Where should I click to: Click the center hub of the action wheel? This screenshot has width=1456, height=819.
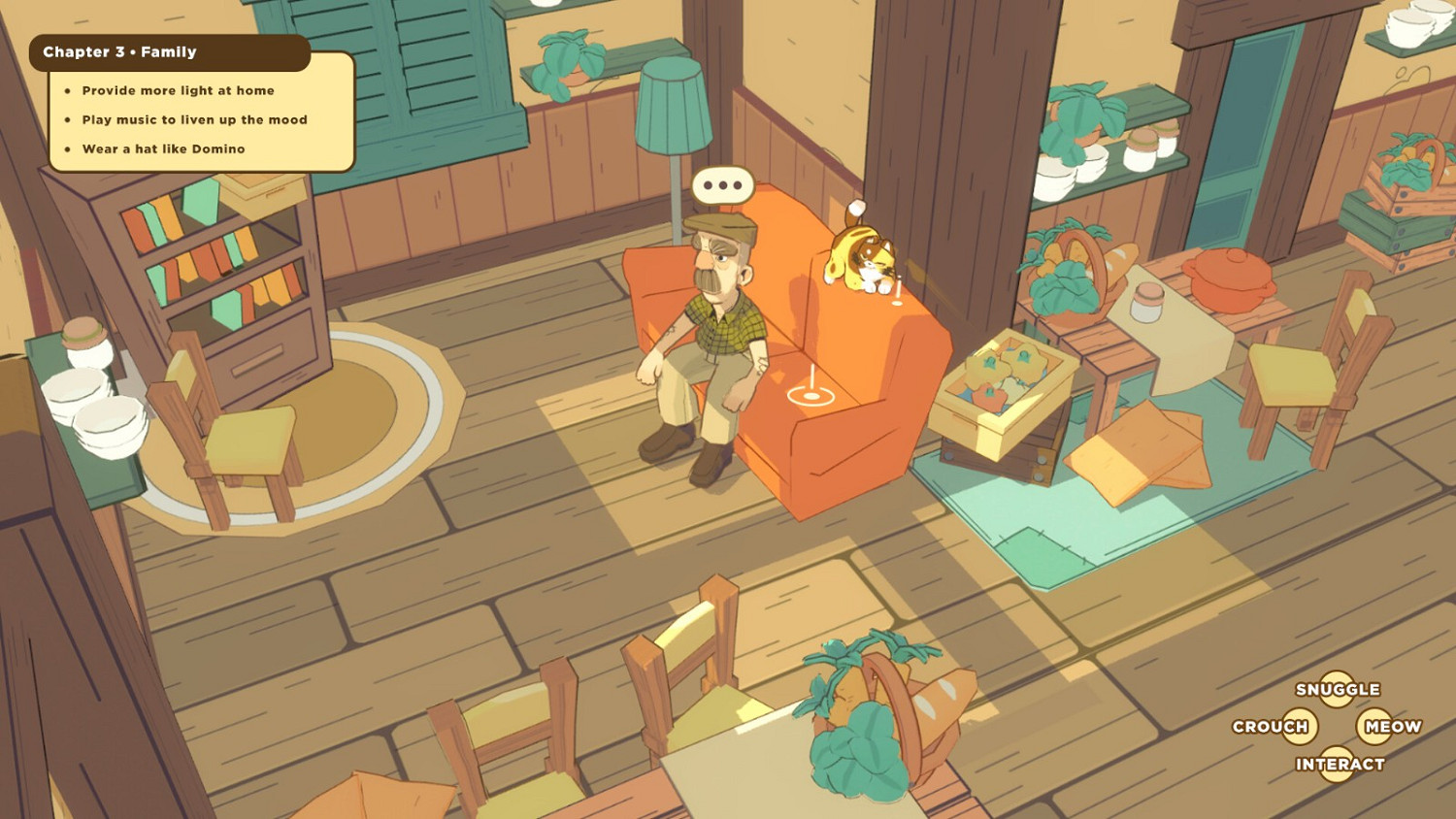pos(1338,727)
